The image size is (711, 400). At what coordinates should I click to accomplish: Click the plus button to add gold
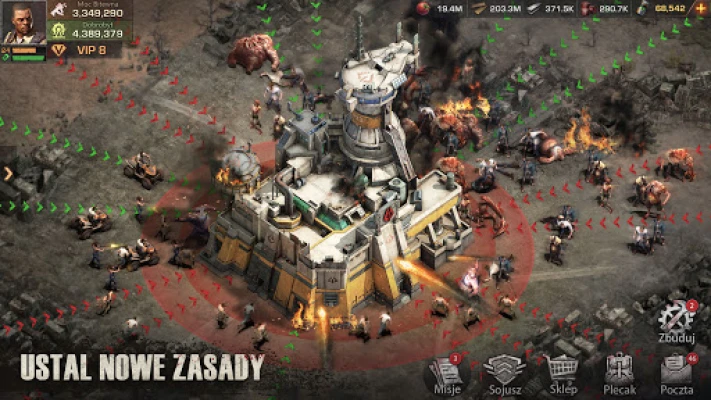click(x=700, y=8)
